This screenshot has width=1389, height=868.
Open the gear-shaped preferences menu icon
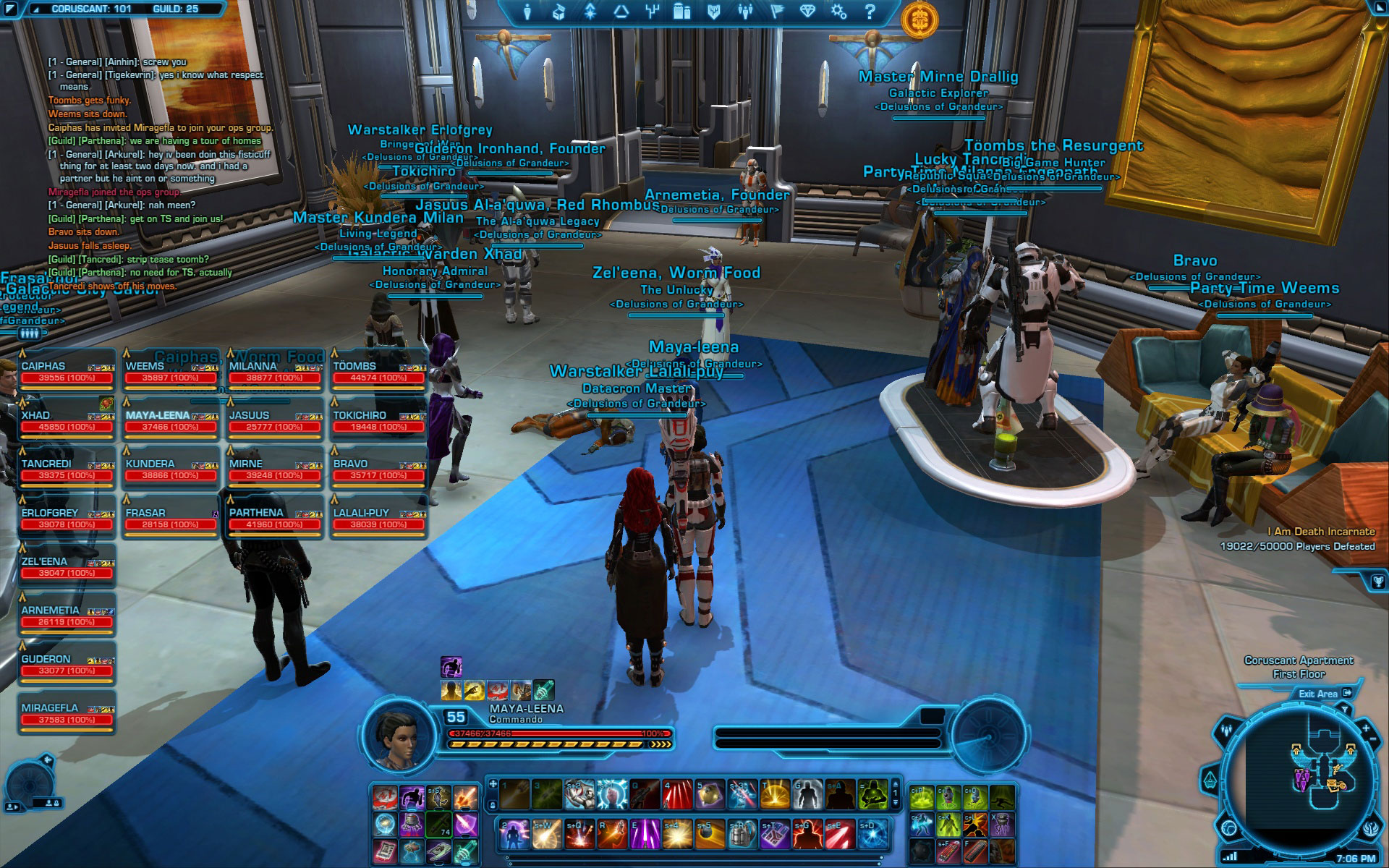click(838, 12)
